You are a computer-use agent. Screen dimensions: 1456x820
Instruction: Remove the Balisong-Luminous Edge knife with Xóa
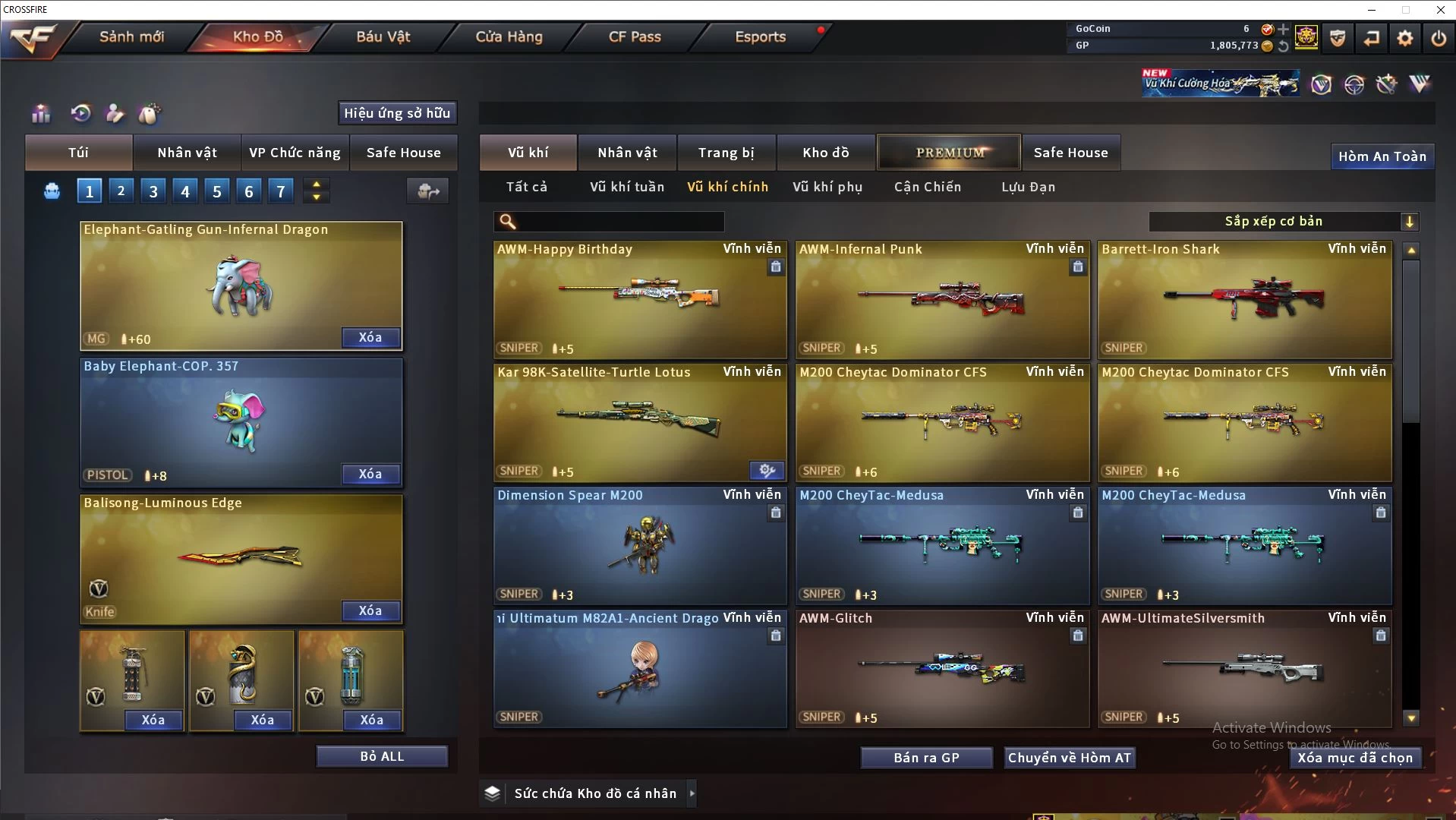pos(370,610)
